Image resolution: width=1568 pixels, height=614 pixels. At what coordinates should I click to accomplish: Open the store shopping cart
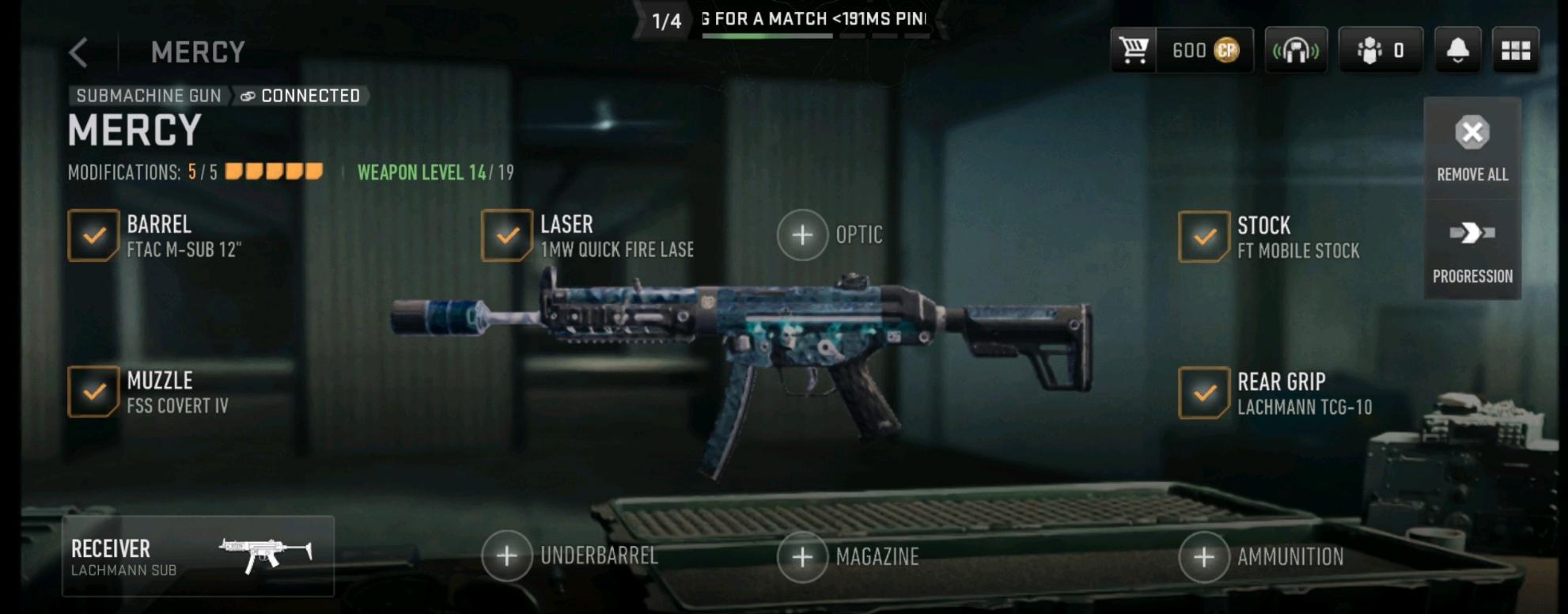(1134, 51)
